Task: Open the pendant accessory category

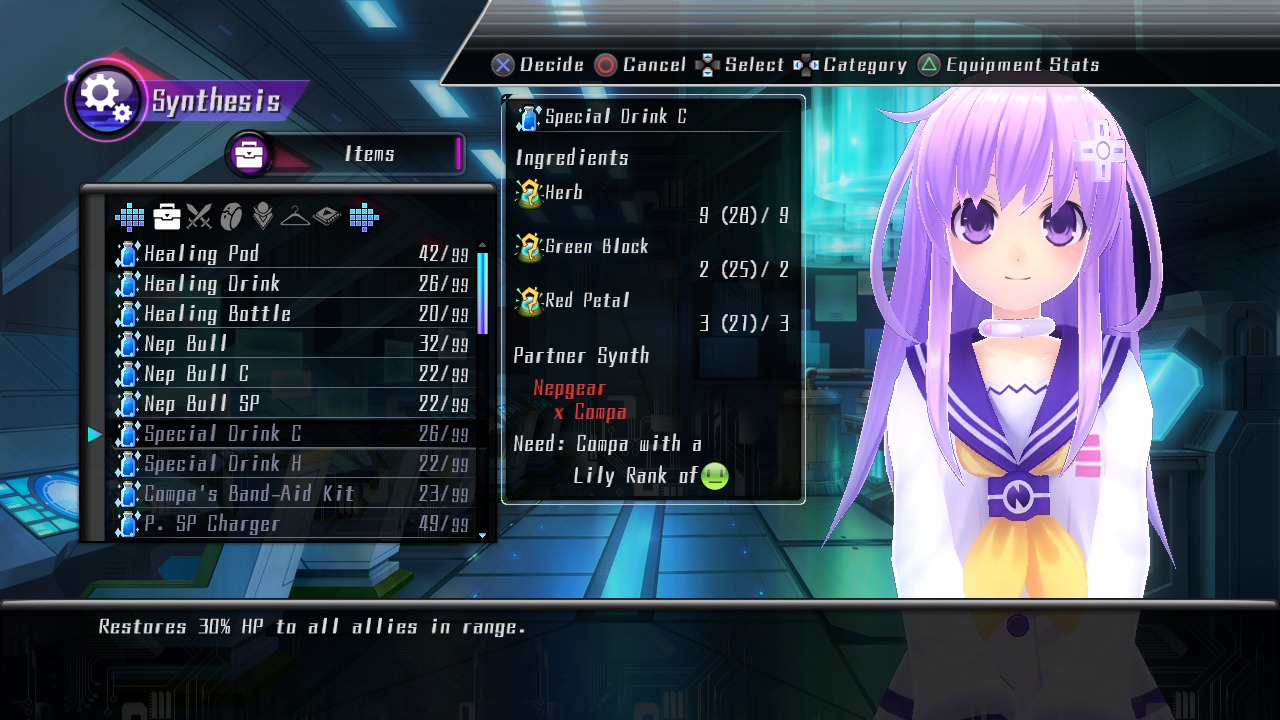Action: pyautogui.click(x=262, y=216)
